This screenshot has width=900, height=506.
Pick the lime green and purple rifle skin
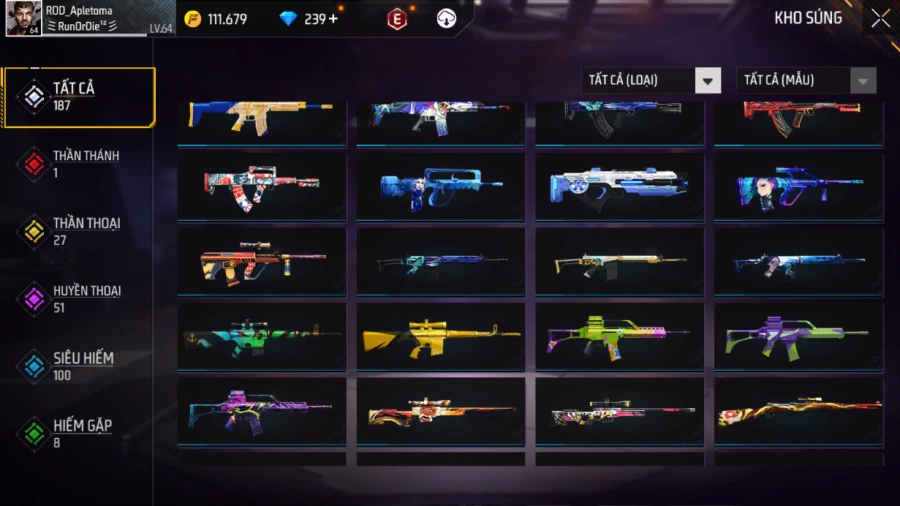tap(618, 337)
